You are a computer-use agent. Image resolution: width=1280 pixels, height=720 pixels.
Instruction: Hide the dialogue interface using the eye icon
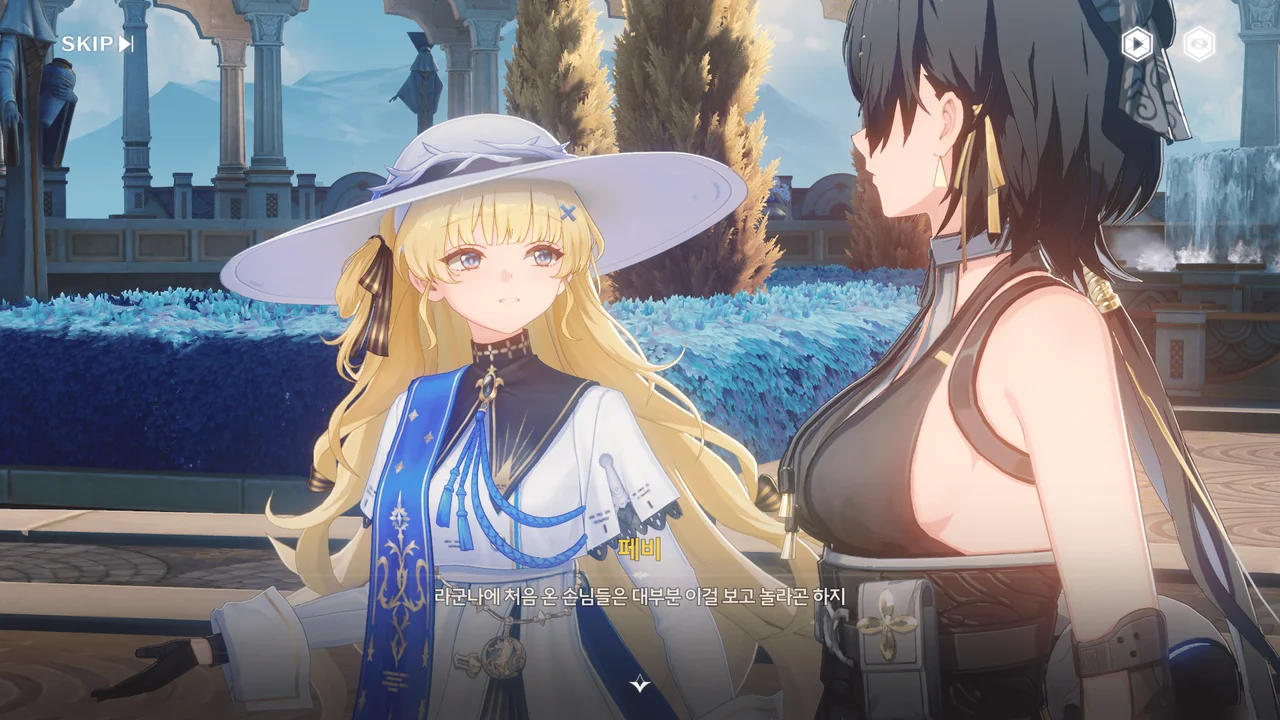1198,44
